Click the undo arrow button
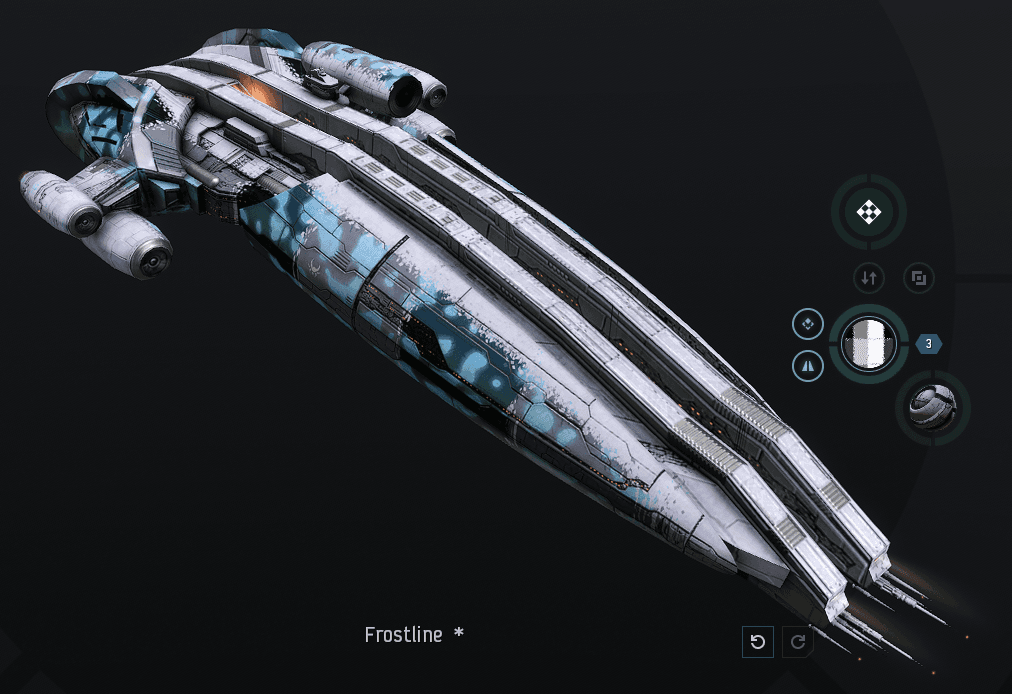Screen dimensions: 1012x694 tap(758, 642)
